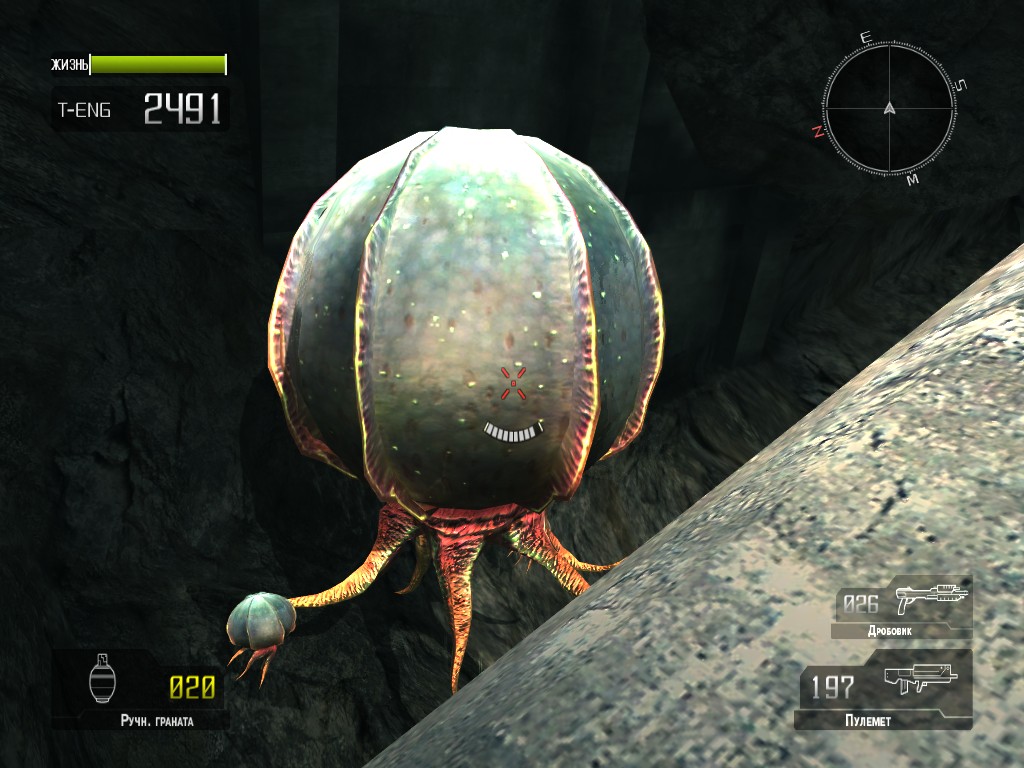The image size is (1024, 768).
Task: Select the Пулемет machine gun slot
Action: pos(884,688)
